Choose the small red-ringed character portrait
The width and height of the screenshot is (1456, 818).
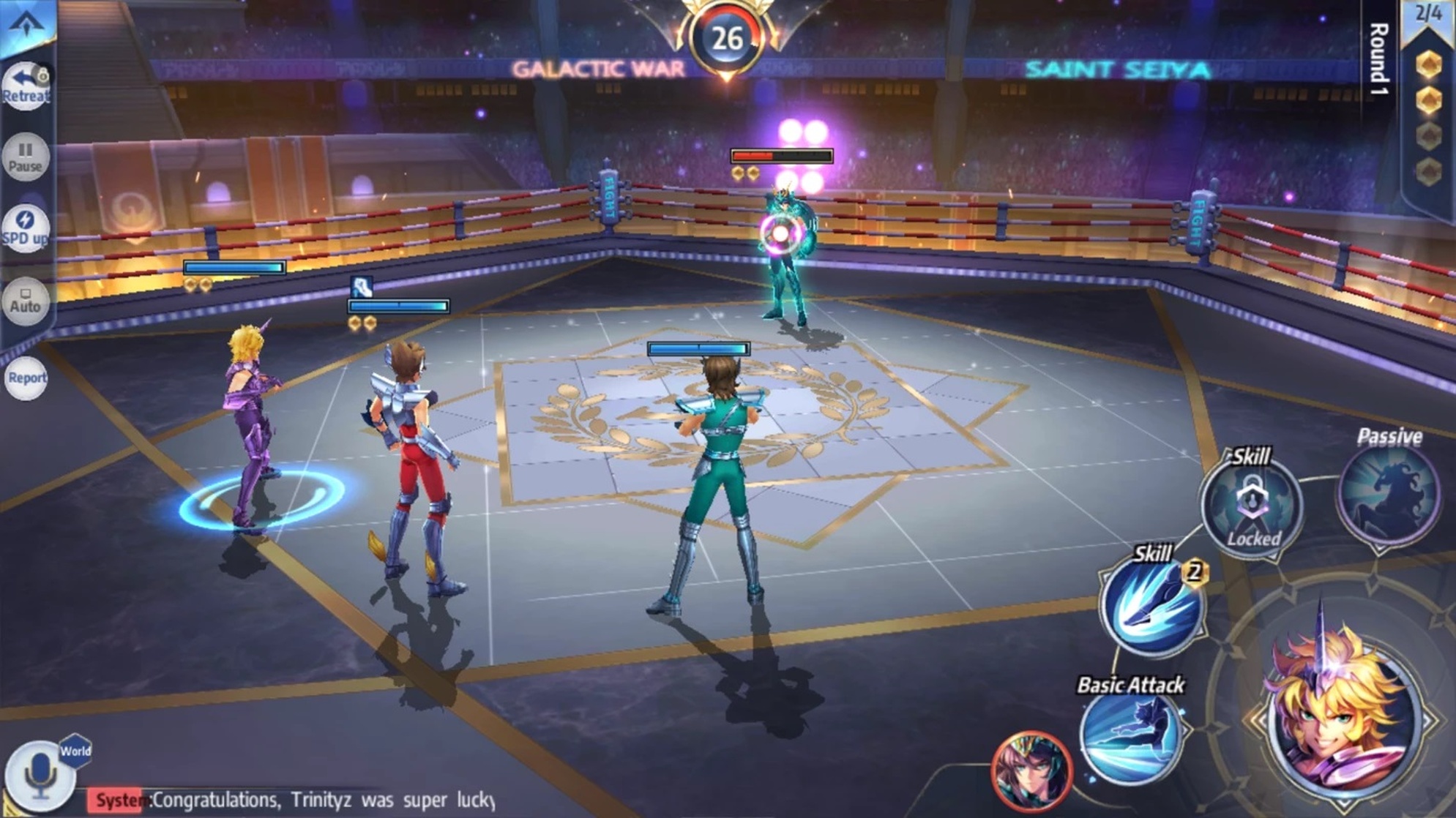(x=1031, y=772)
